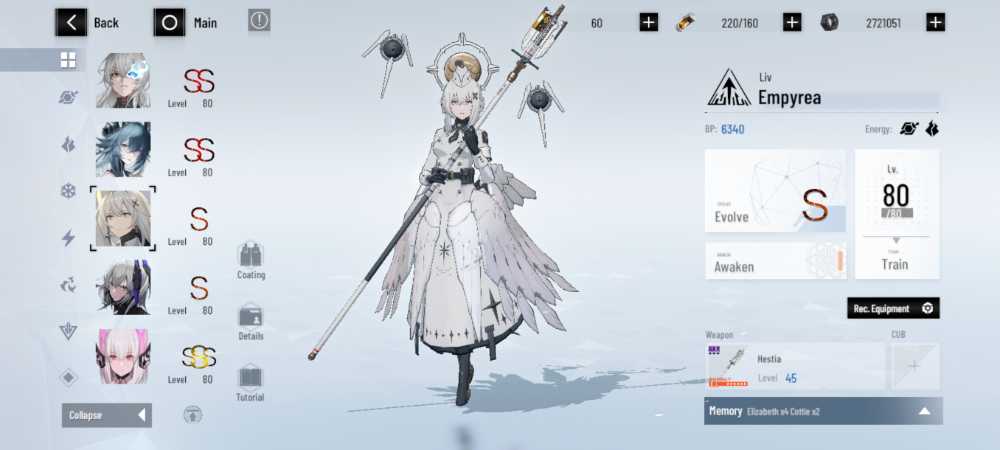Open the Awaken panel

click(x=775, y=261)
